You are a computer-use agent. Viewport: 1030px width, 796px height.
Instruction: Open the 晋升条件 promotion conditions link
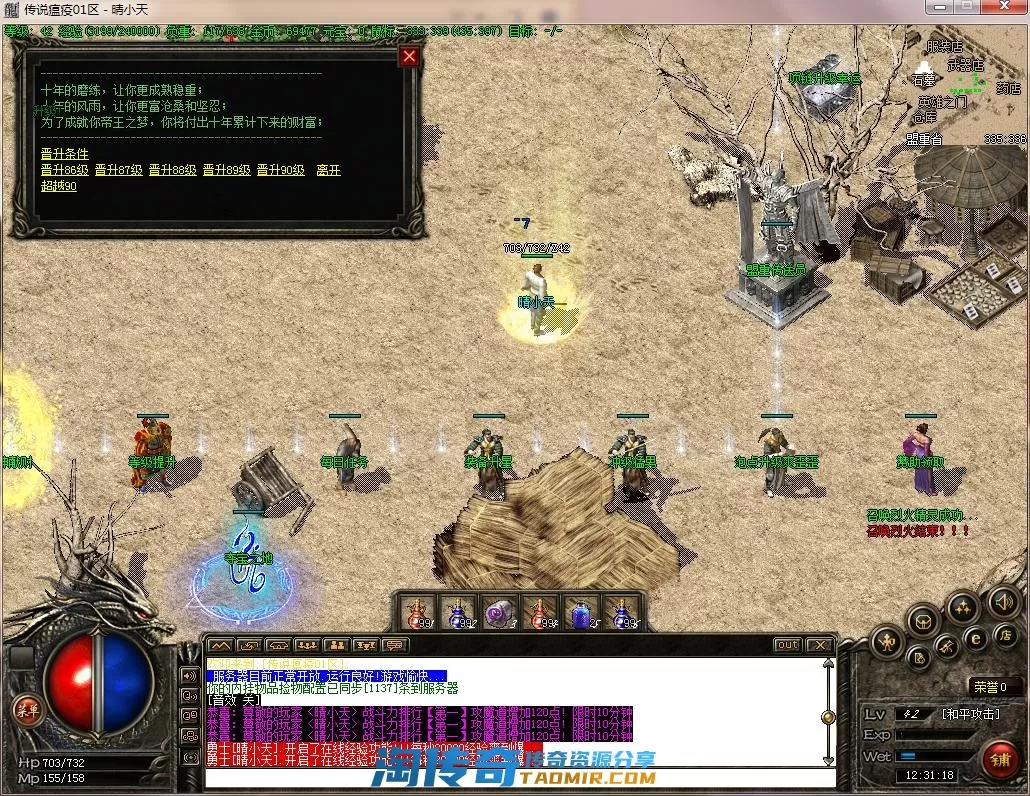click(65, 154)
